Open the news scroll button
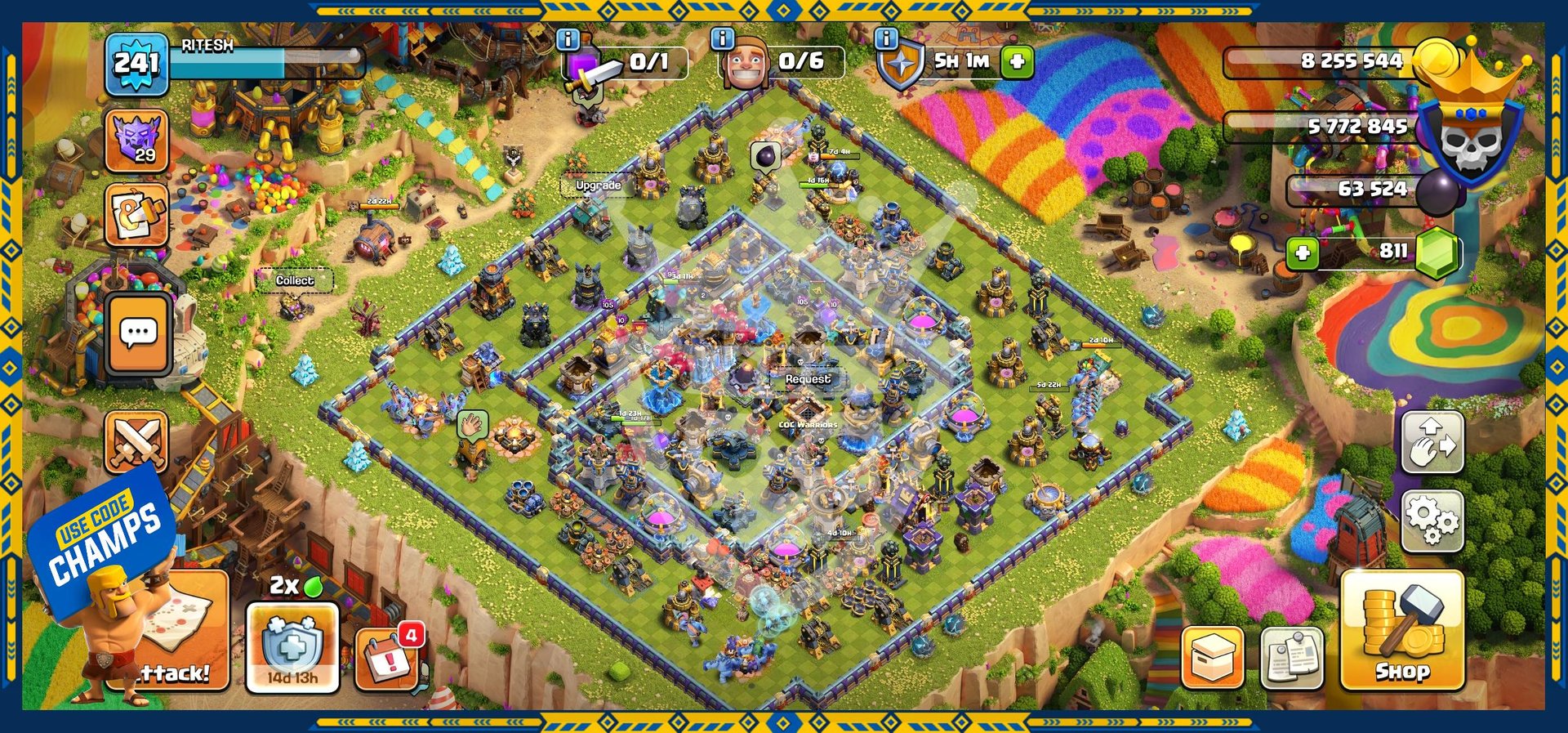The height and width of the screenshot is (733, 1568). click(x=136, y=215)
